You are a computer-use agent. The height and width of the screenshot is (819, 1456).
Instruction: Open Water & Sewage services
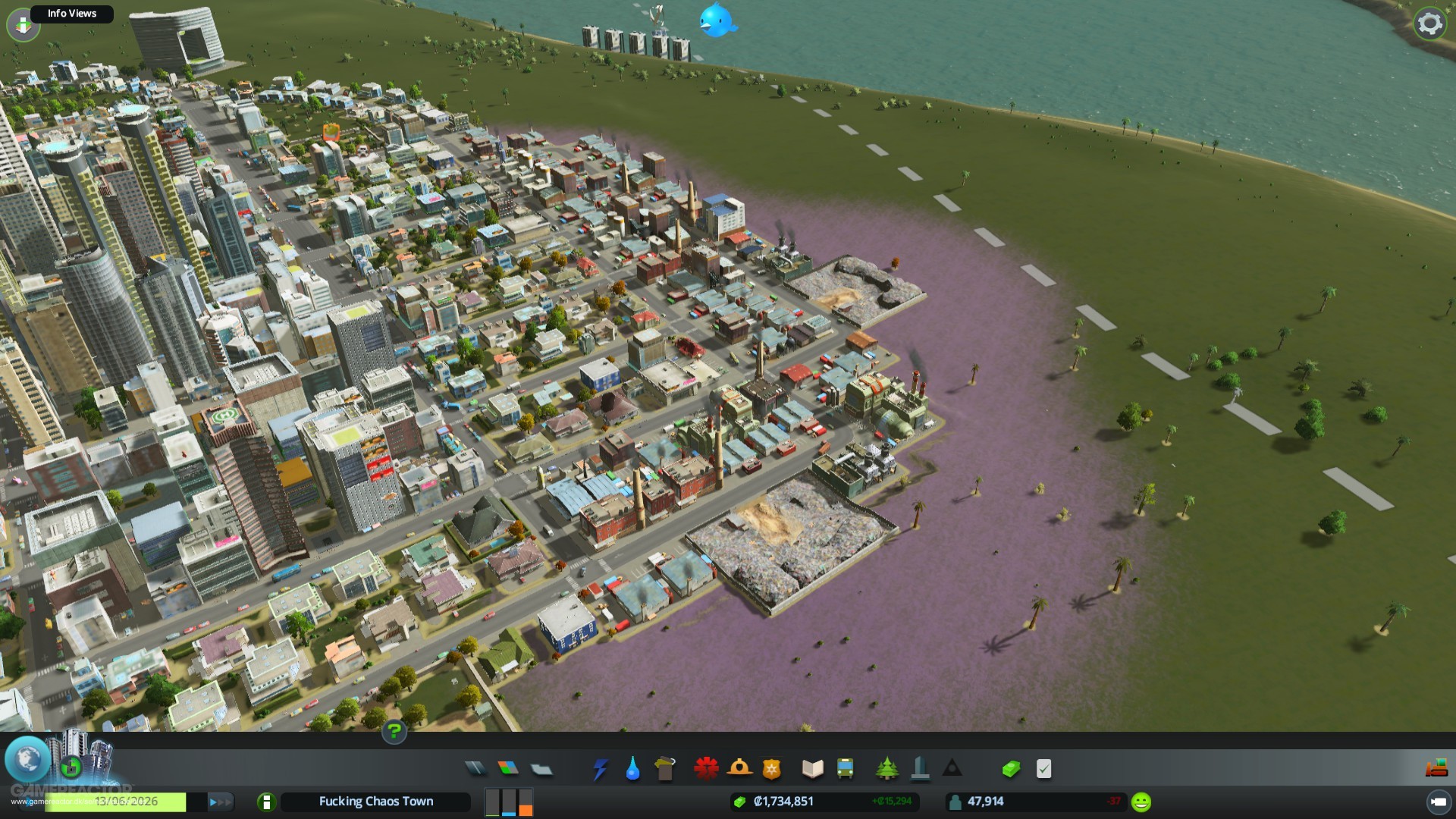[632, 767]
